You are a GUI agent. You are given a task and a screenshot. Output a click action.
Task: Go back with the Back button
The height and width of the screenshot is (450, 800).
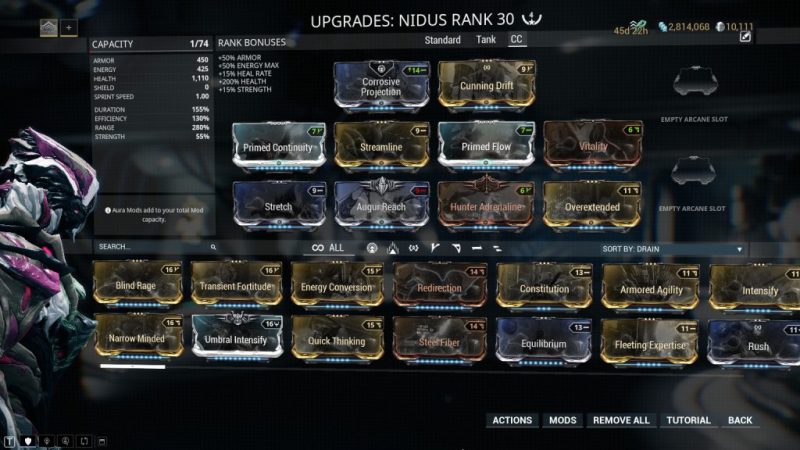[x=740, y=420]
